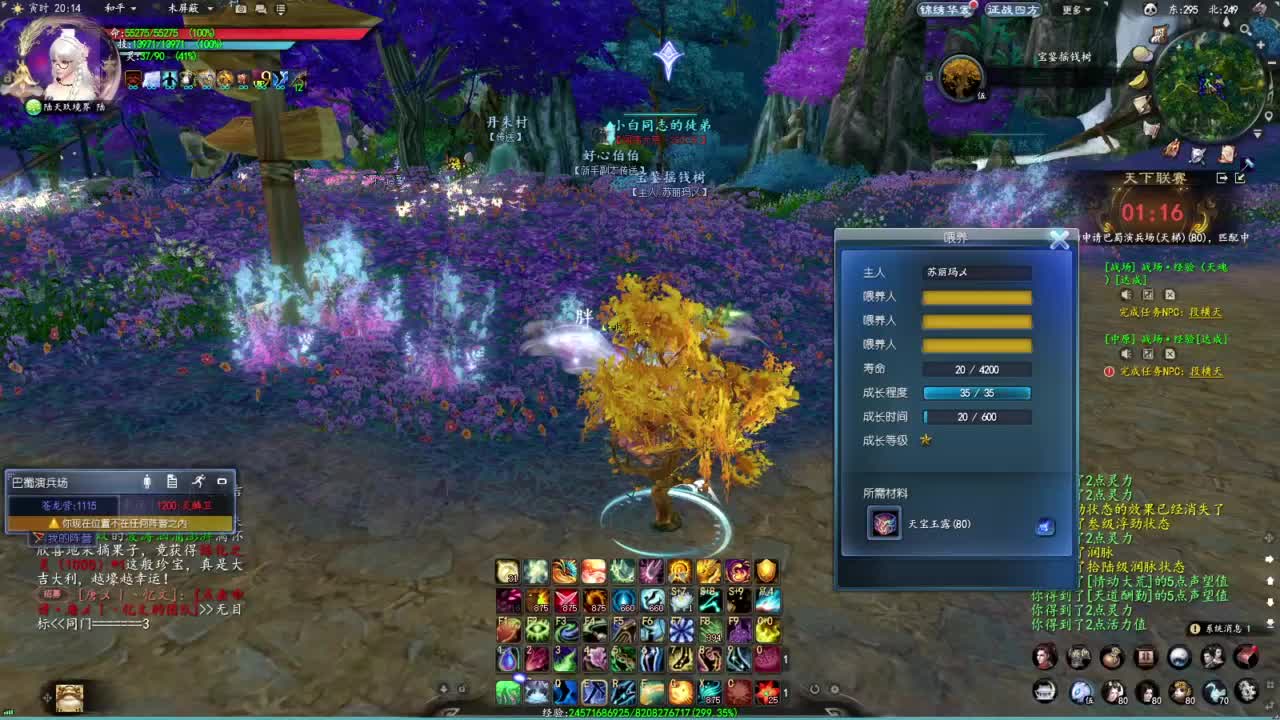Viewport: 1280px width, 720px height.
Task: Open the 锦绣华裳 menu at the top
Action: point(945,9)
